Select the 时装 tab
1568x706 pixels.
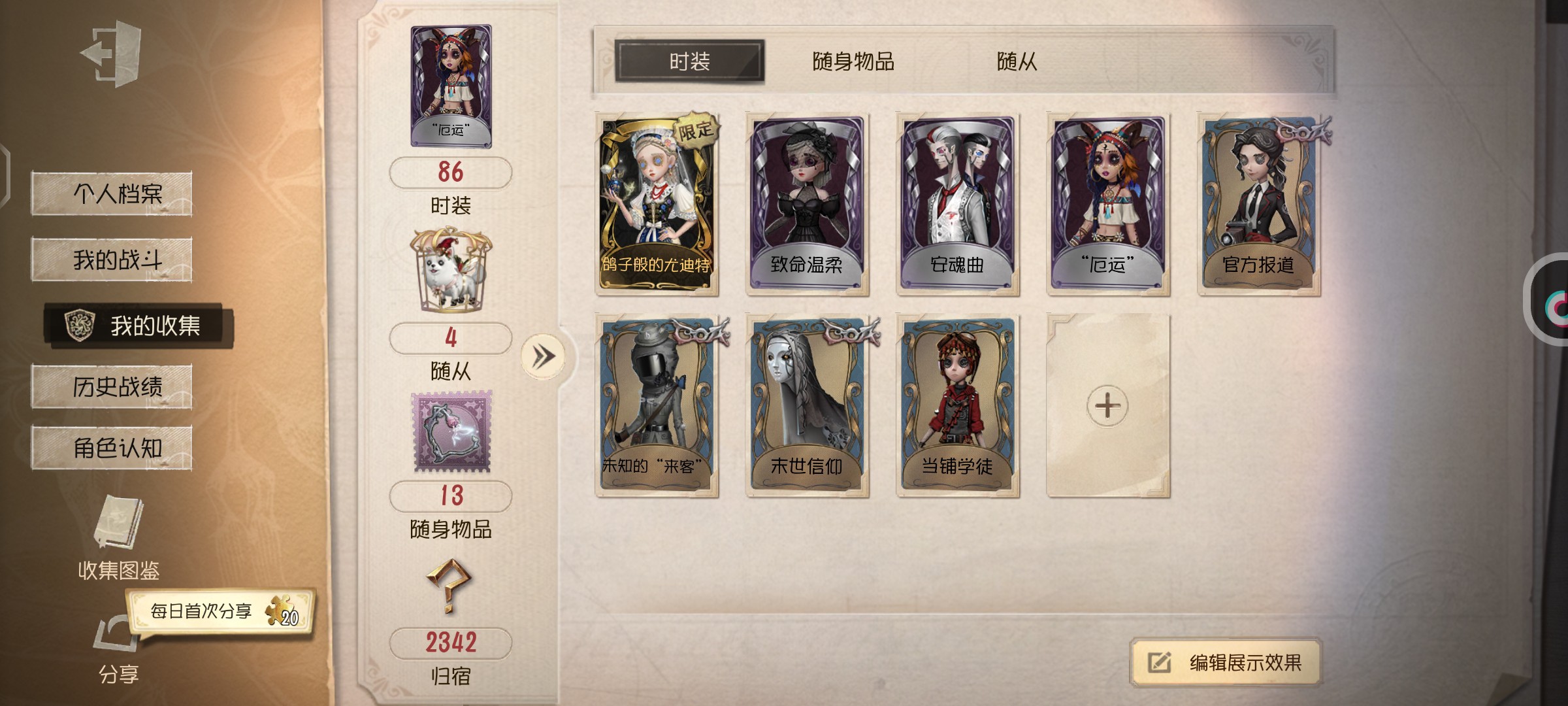click(x=689, y=61)
